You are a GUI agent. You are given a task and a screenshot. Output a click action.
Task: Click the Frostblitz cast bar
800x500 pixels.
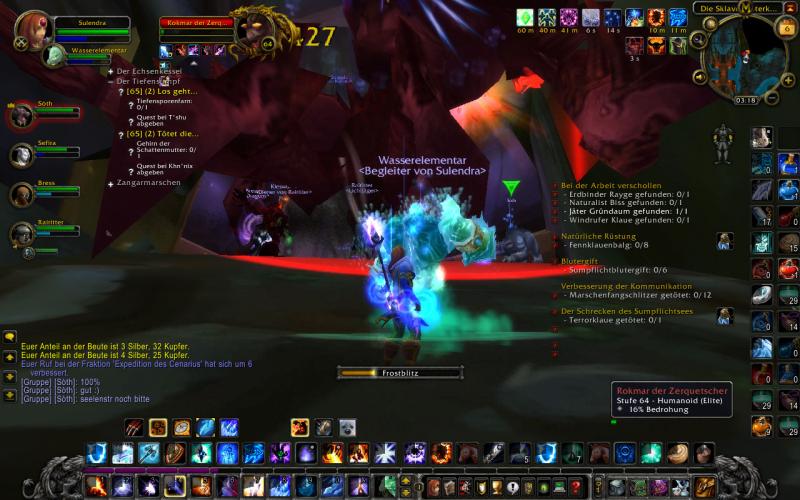[x=399, y=373]
